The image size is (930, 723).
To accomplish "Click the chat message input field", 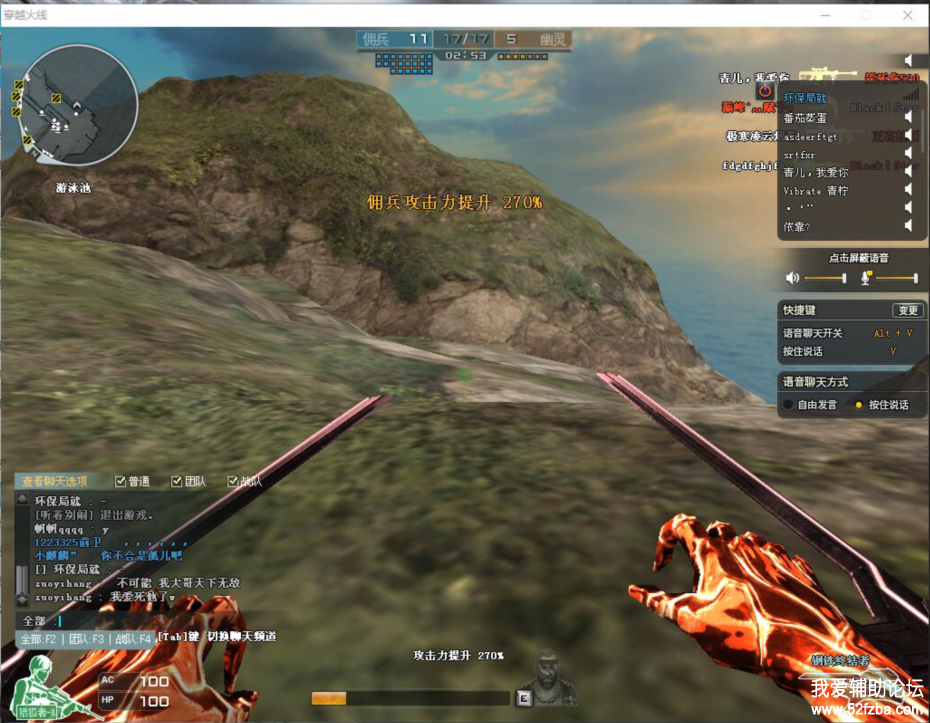I will tap(150, 621).
